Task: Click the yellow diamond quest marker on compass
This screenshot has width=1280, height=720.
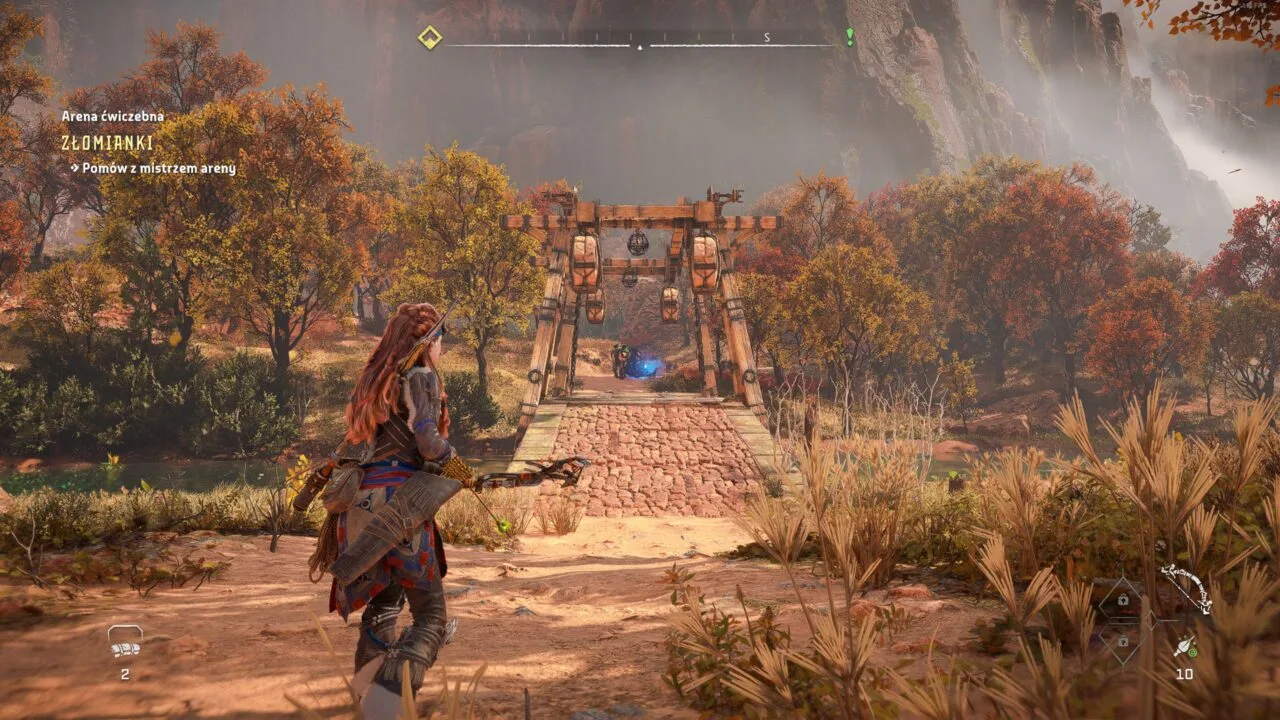Action: coord(429,38)
